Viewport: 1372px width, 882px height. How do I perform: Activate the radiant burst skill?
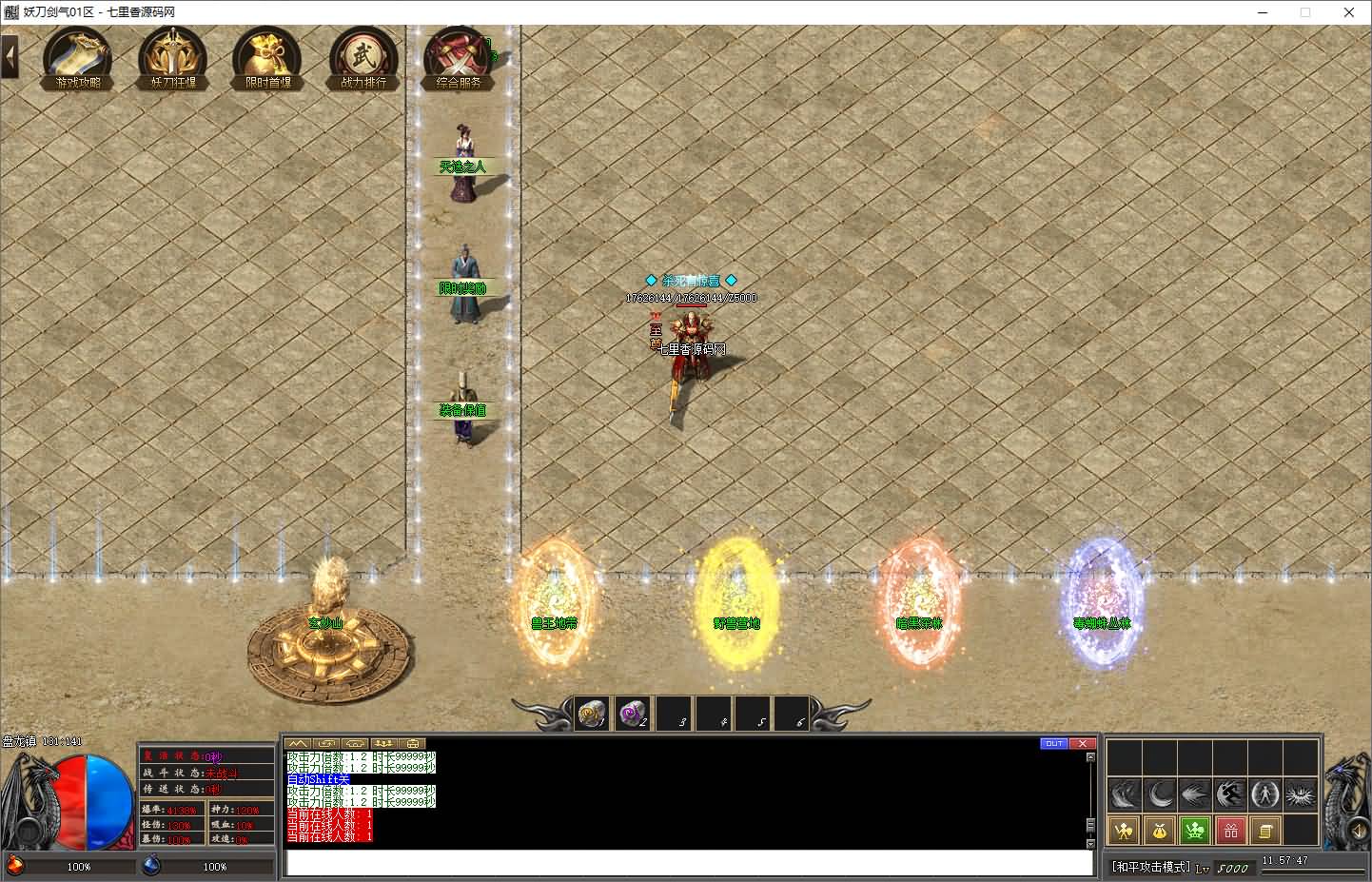coord(1300,794)
